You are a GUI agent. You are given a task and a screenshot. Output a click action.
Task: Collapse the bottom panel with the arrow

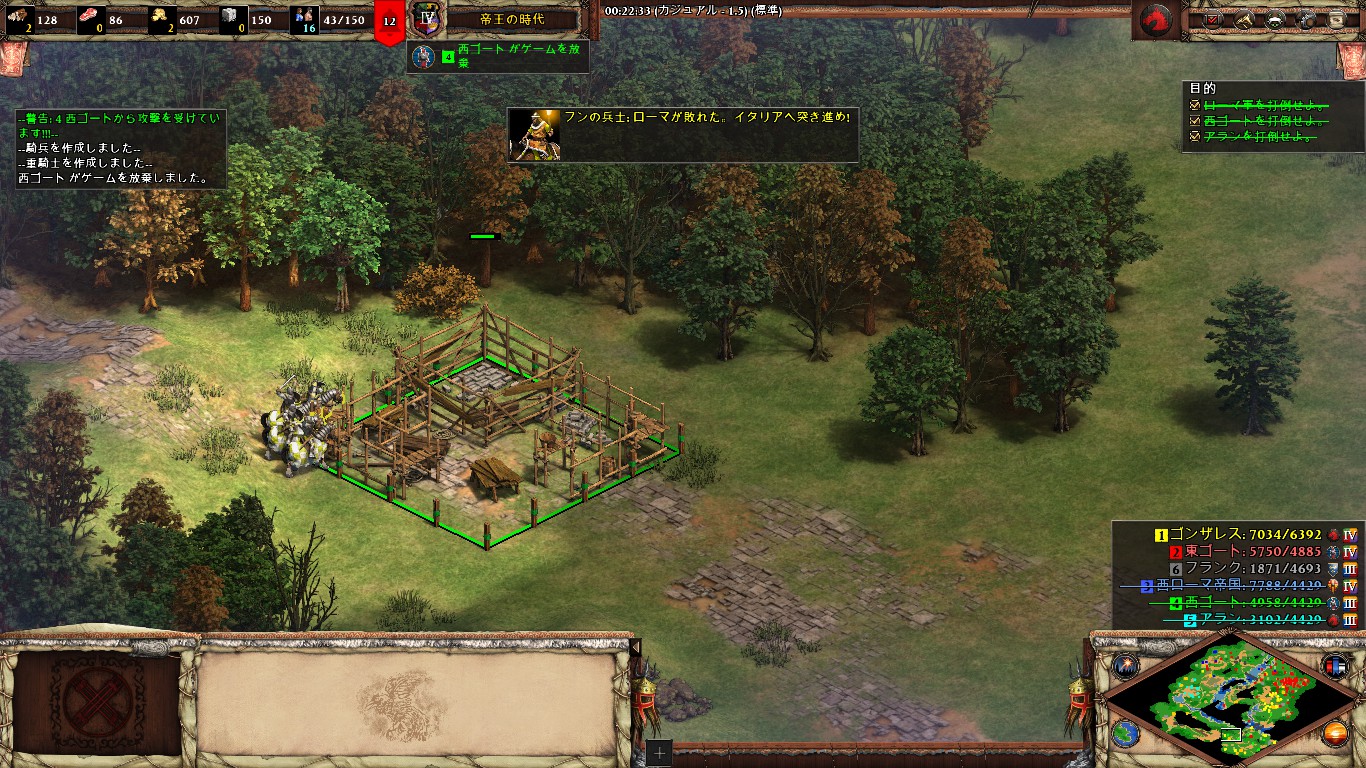coord(634,648)
